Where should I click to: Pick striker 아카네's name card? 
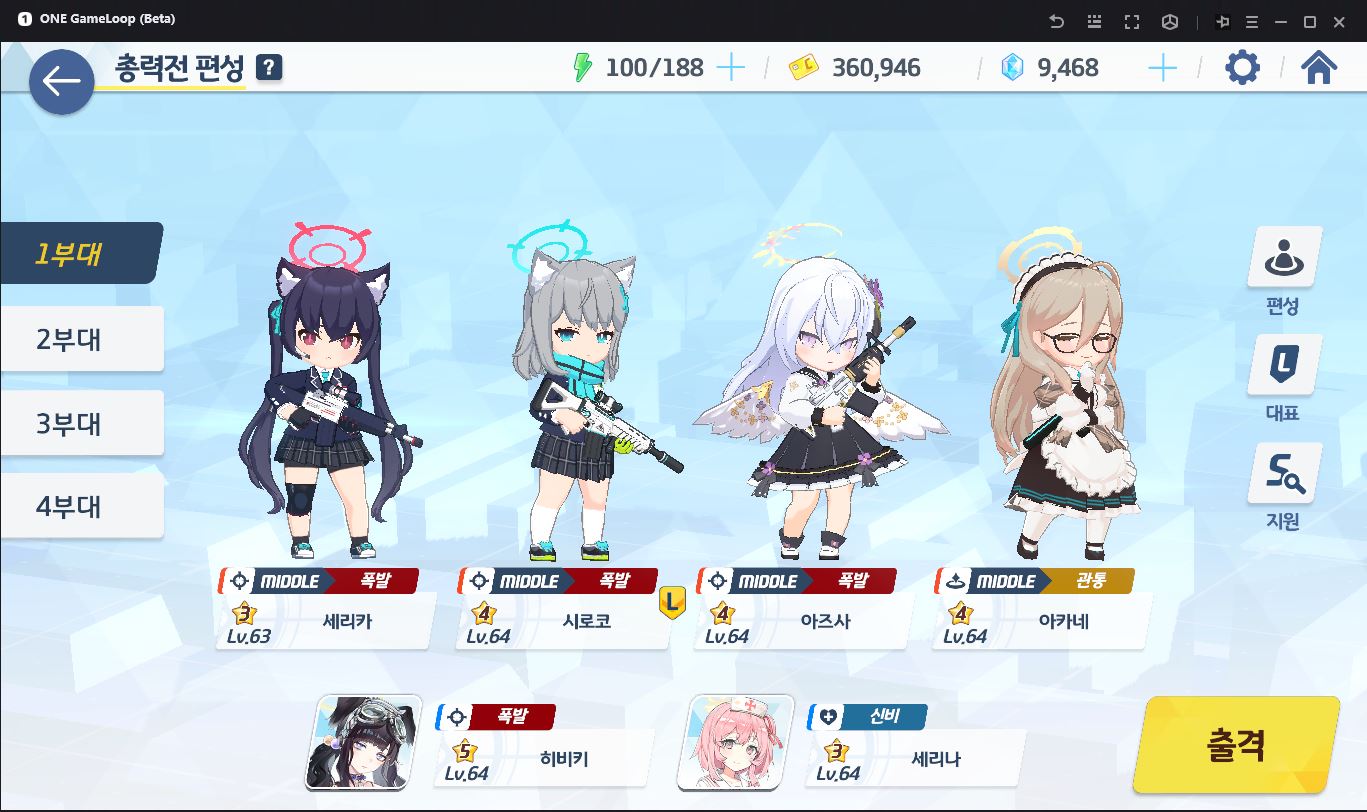(1042, 621)
